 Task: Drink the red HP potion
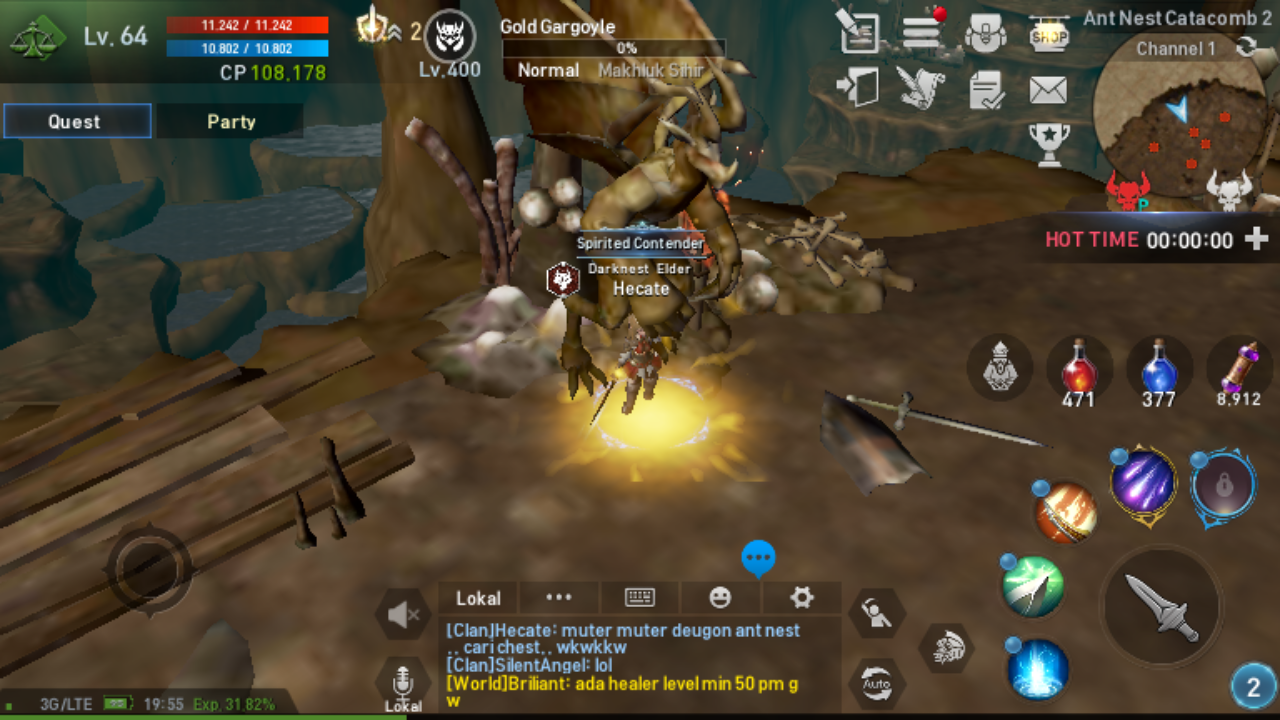coord(1081,370)
